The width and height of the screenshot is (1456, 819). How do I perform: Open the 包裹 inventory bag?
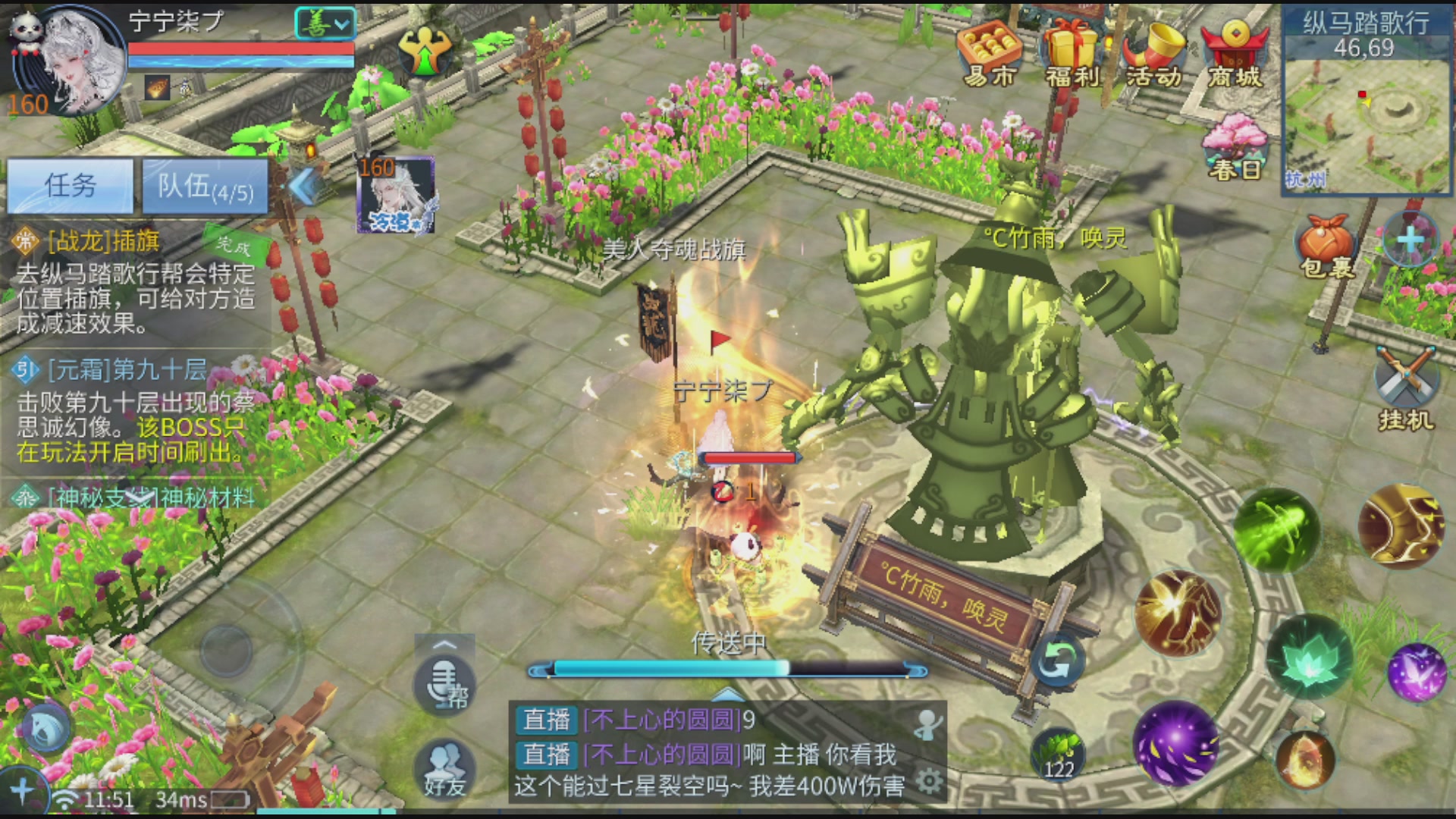point(1326,244)
